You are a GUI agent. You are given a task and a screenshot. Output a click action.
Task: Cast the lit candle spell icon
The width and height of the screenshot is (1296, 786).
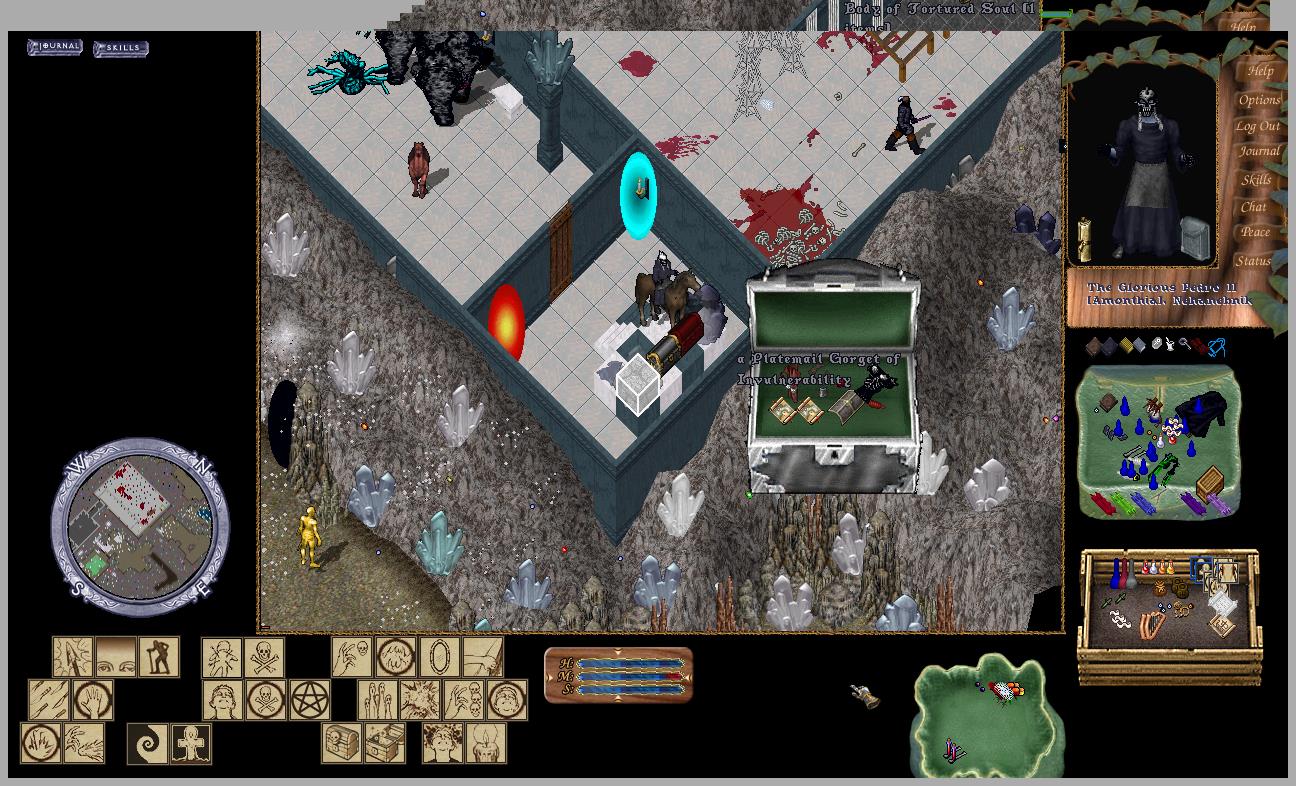pos(486,744)
